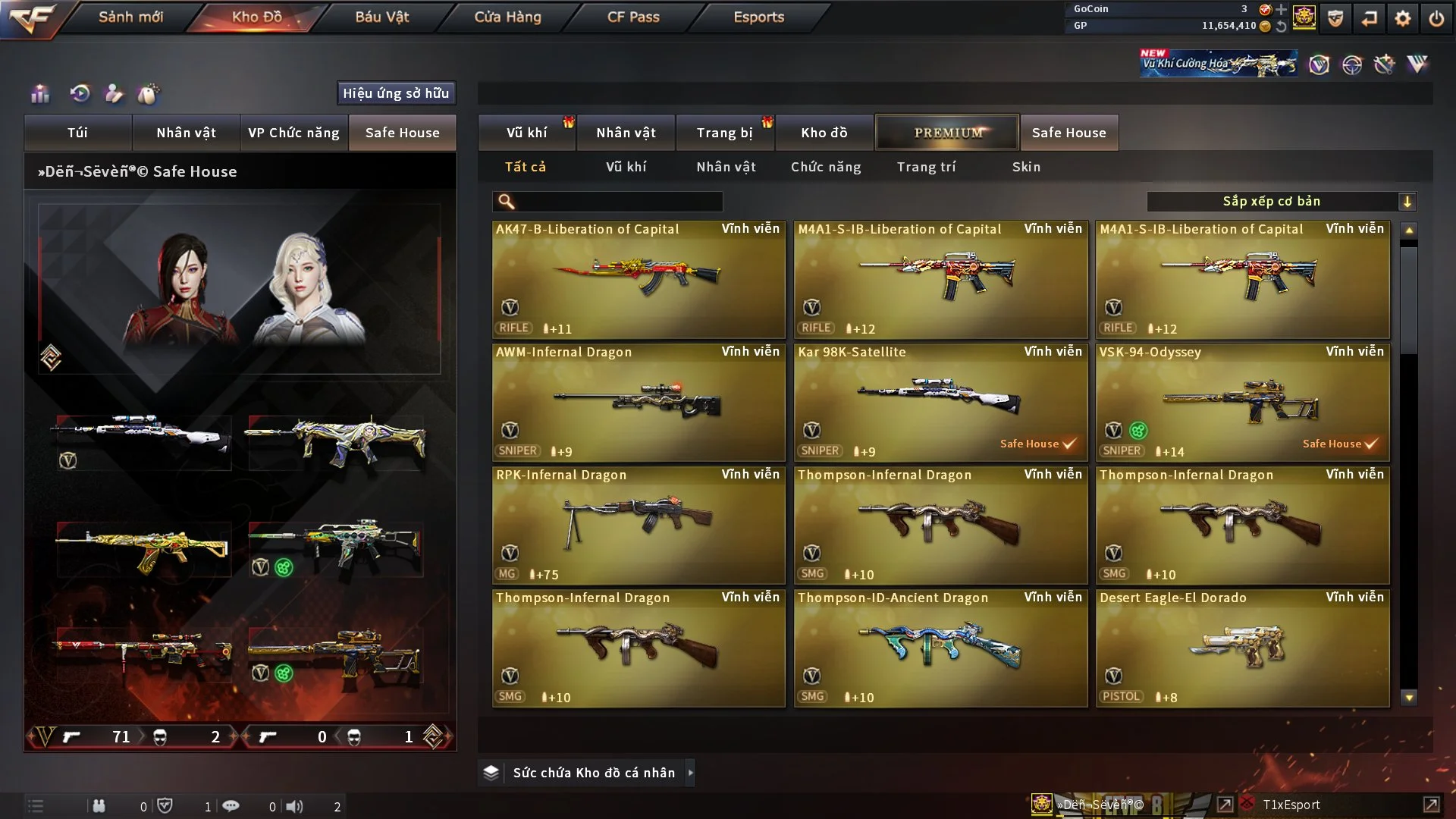Pick the Desert Eagle-El Dorado pistol

click(1242, 648)
